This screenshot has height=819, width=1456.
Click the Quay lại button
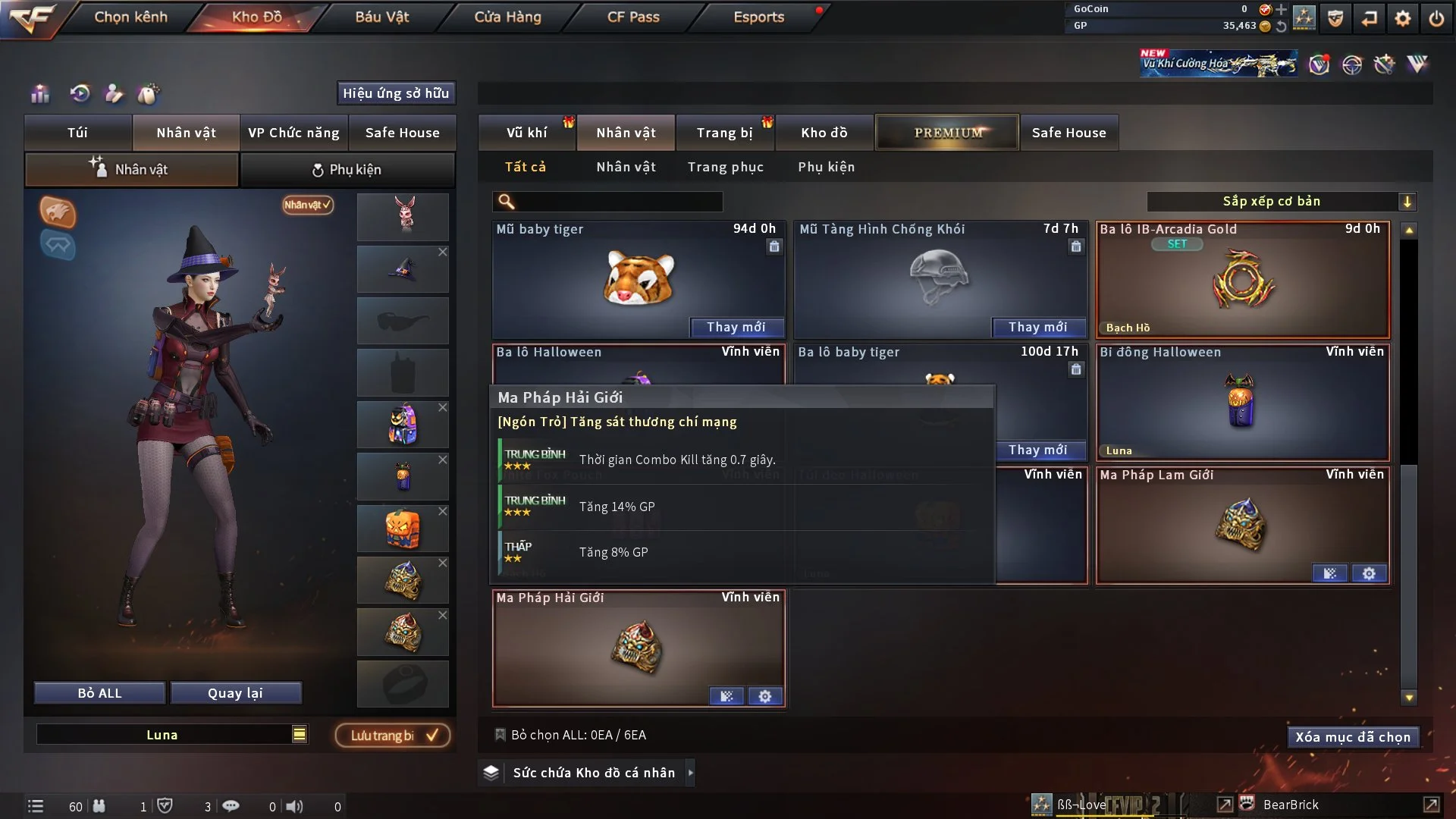point(235,693)
